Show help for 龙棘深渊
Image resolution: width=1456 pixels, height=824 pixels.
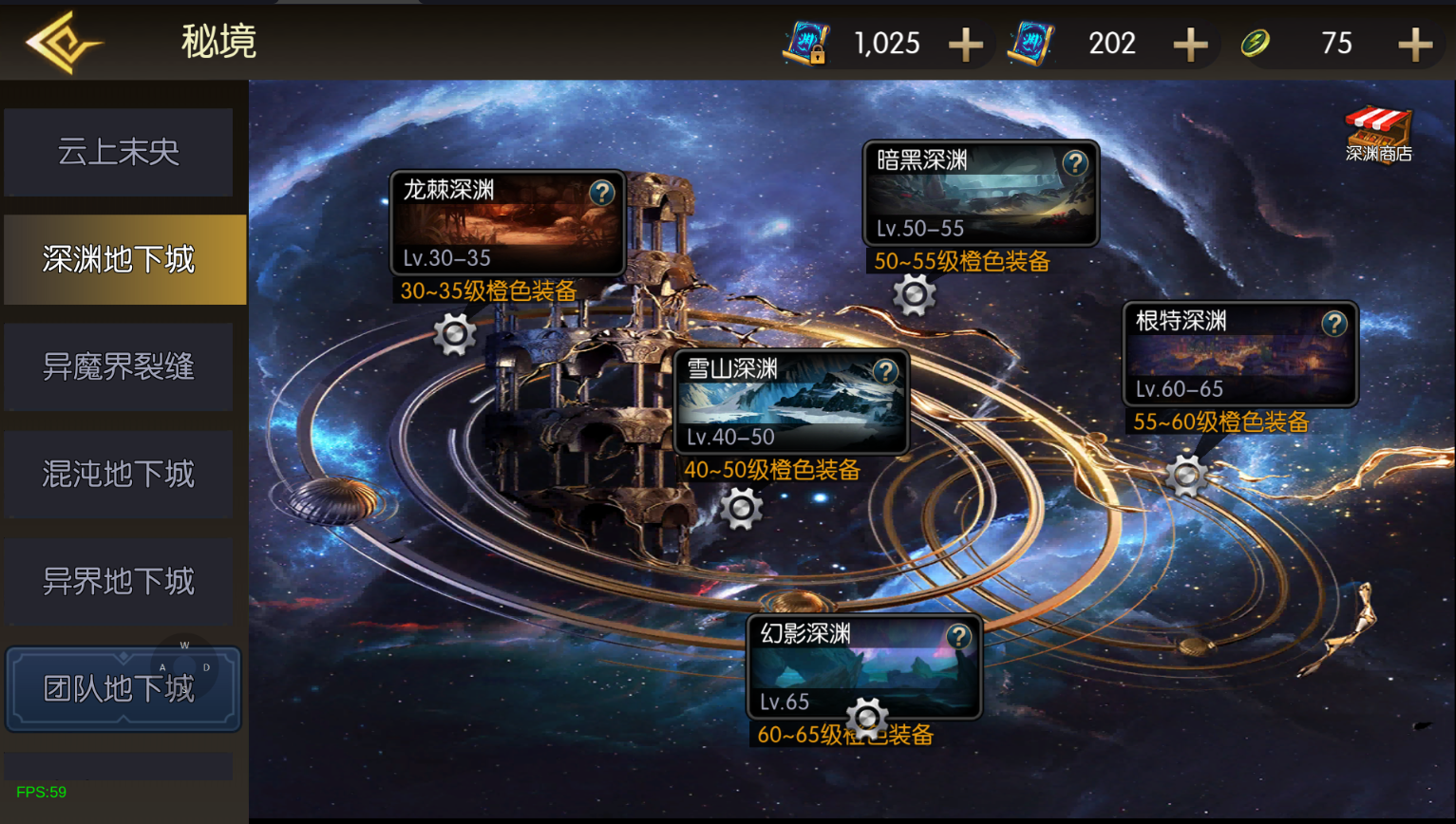click(602, 193)
